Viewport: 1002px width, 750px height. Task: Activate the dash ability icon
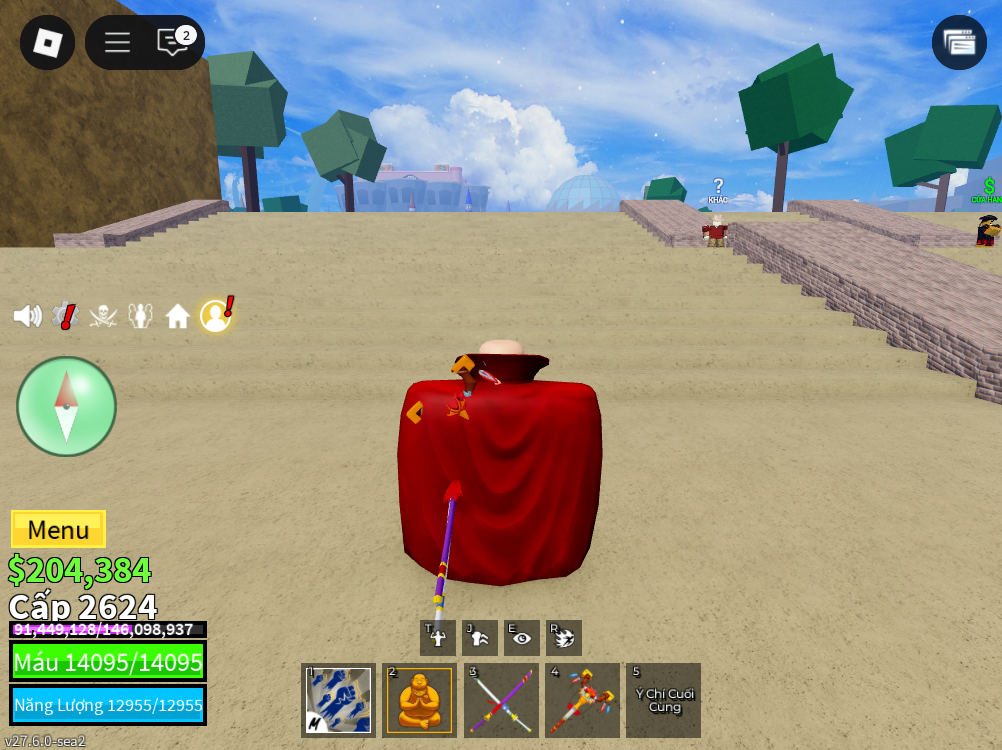click(480, 638)
